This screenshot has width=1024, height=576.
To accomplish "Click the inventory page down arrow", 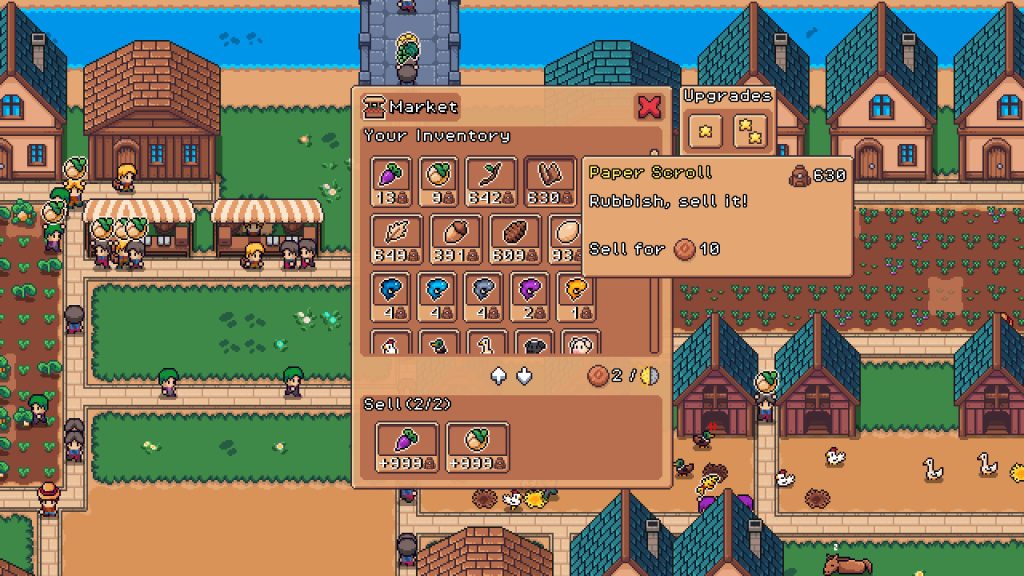I will [x=523, y=376].
